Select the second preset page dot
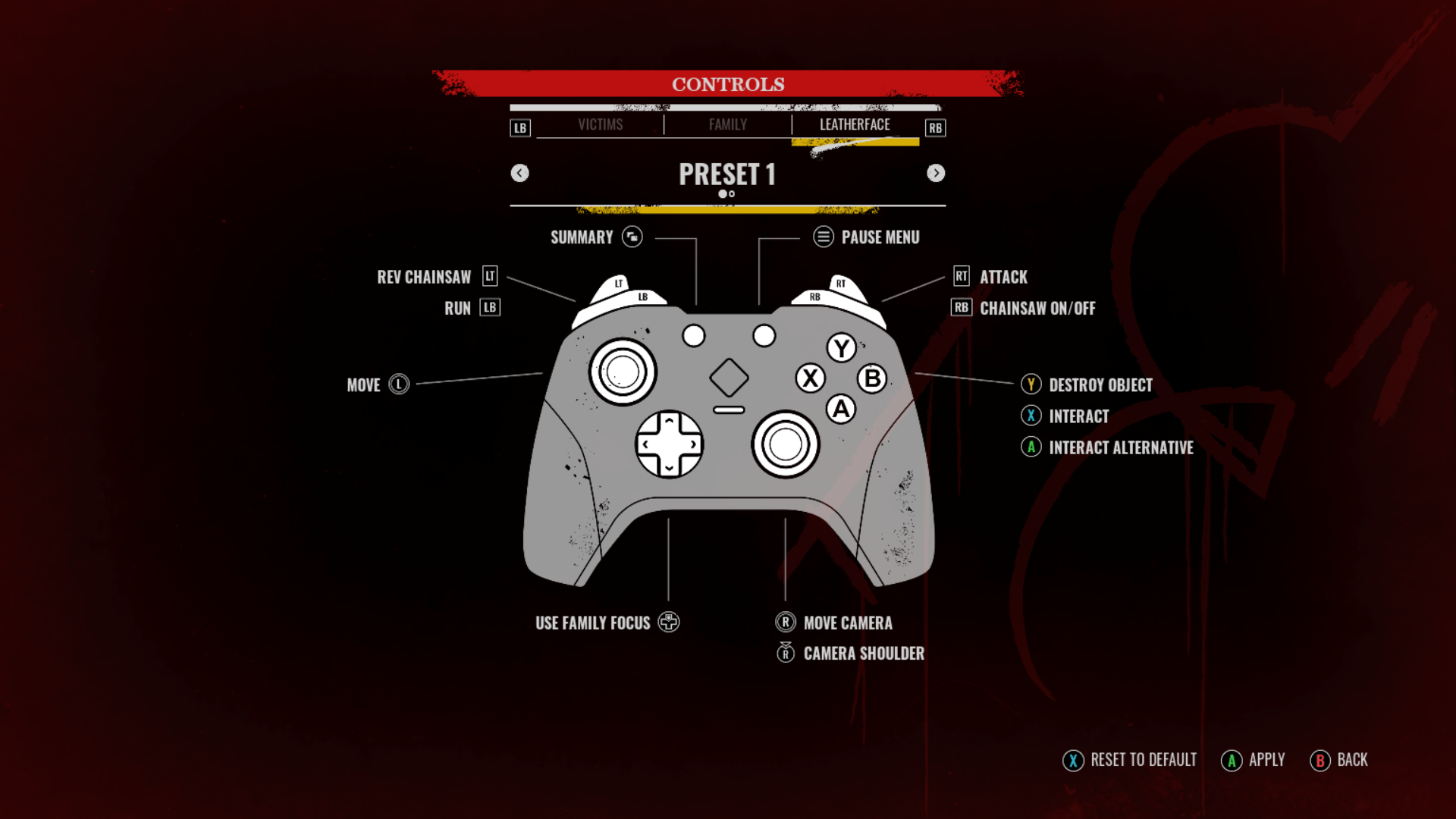1456x819 pixels. [733, 194]
